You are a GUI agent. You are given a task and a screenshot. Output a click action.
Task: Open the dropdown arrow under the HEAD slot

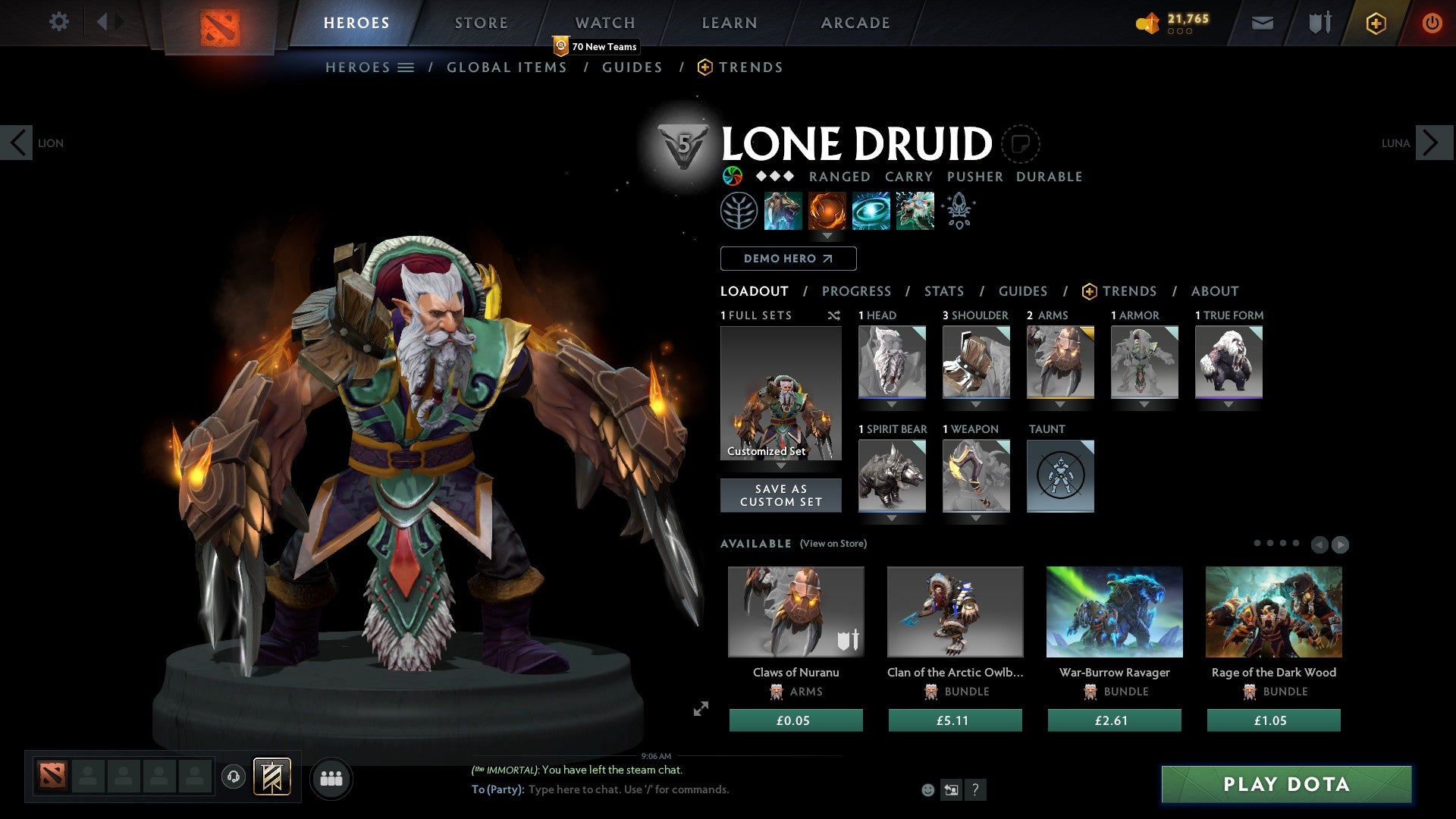[891, 404]
